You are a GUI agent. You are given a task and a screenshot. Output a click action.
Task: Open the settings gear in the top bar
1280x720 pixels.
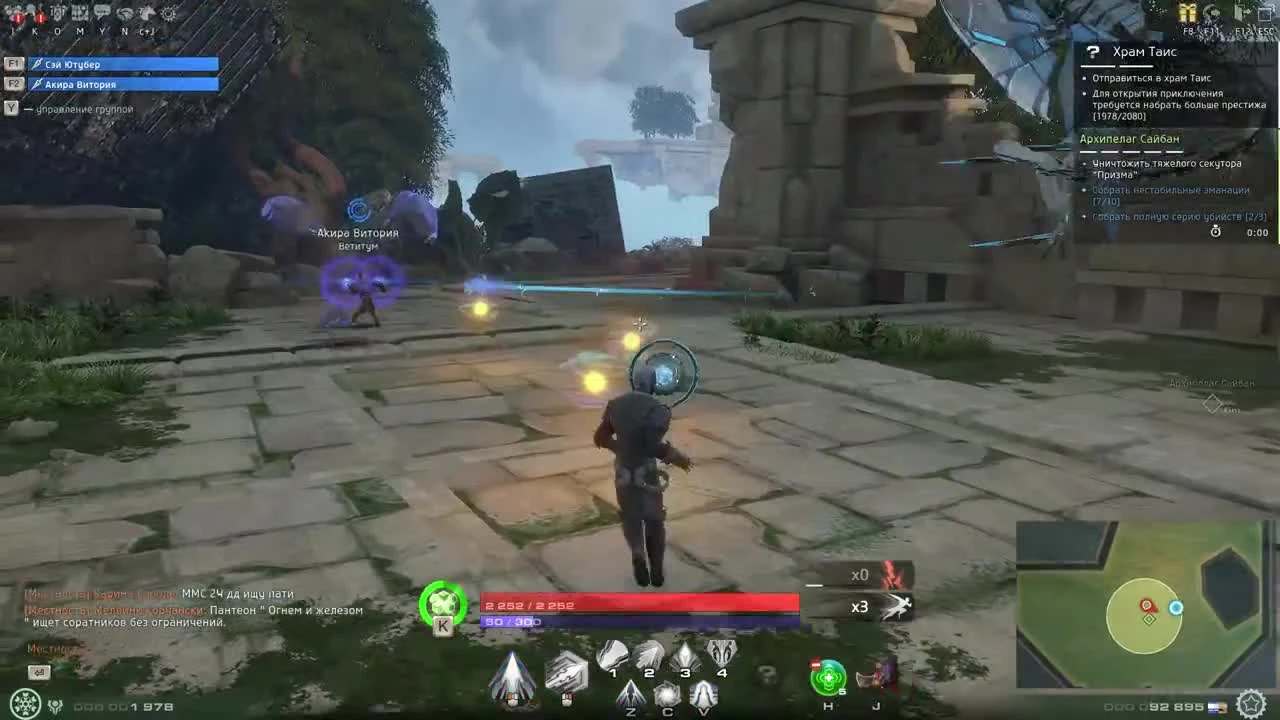point(168,12)
